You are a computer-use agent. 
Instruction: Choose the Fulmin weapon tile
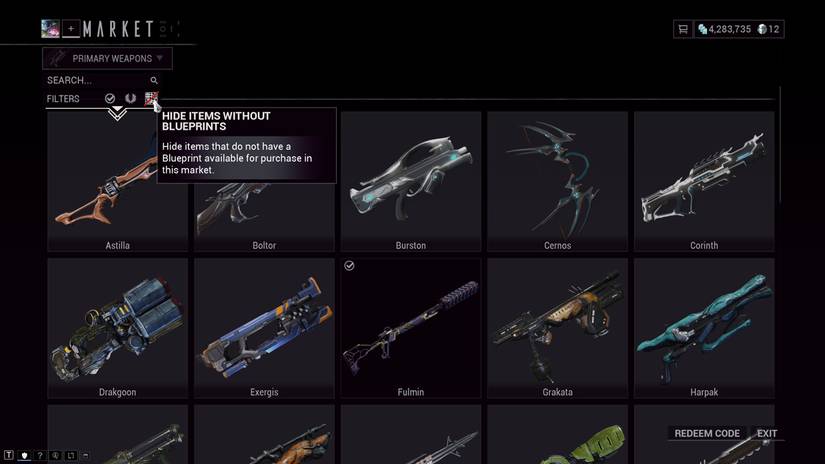pyautogui.click(x=410, y=328)
